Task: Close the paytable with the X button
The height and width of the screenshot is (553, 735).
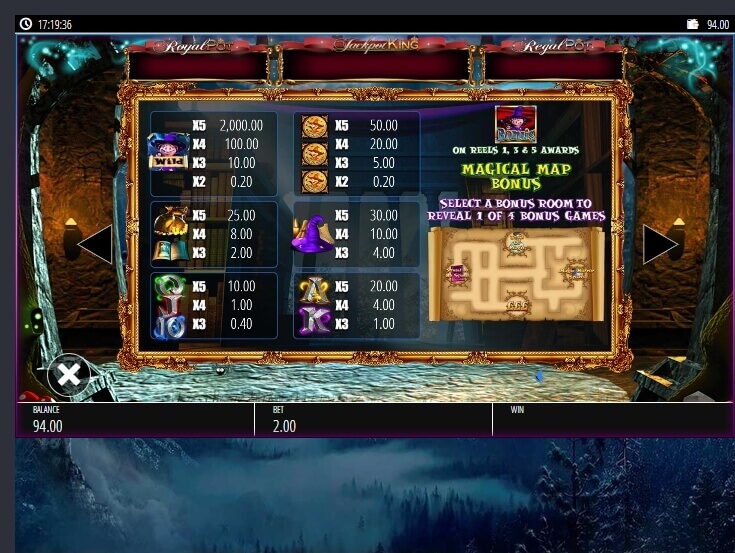Action: pos(68,375)
